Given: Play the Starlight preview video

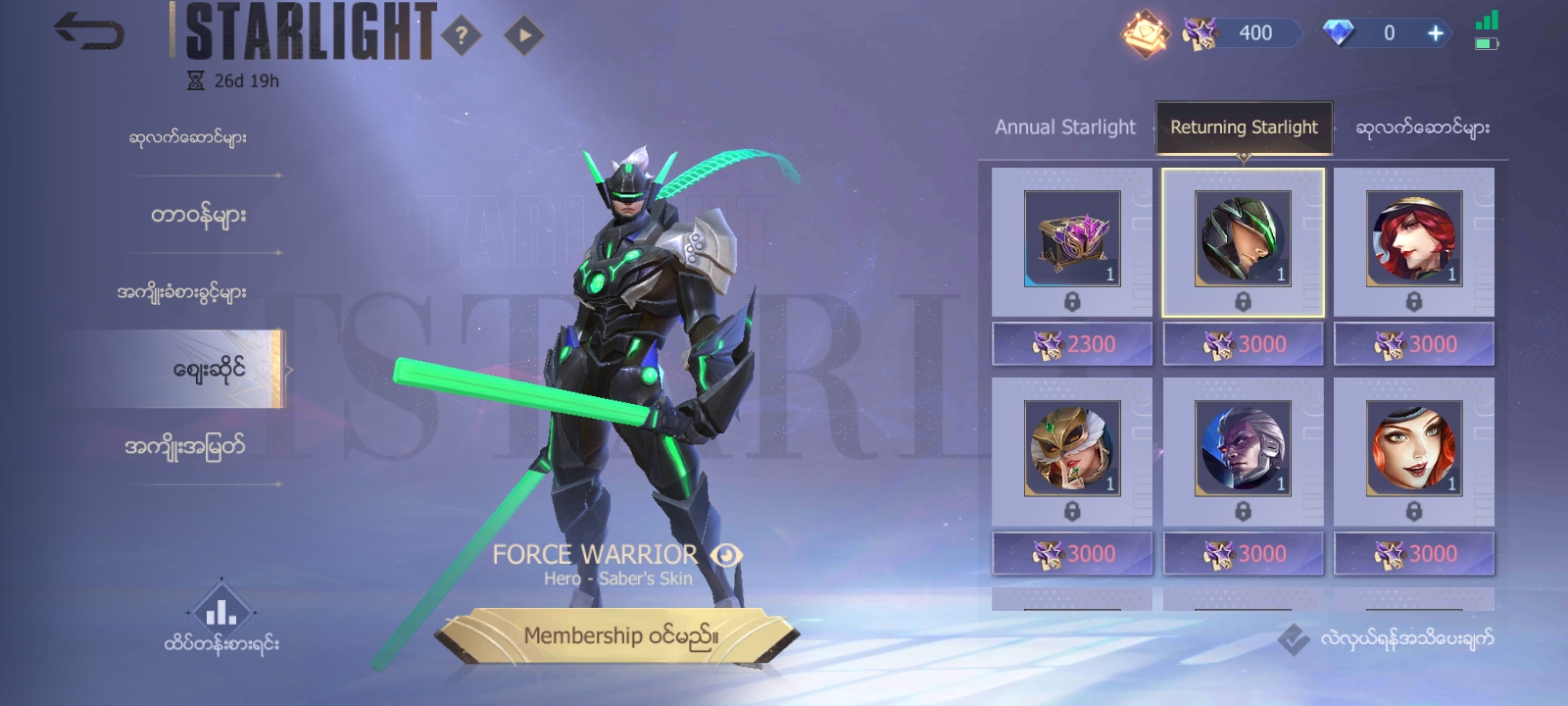Looking at the screenshot, I should 523,36.
